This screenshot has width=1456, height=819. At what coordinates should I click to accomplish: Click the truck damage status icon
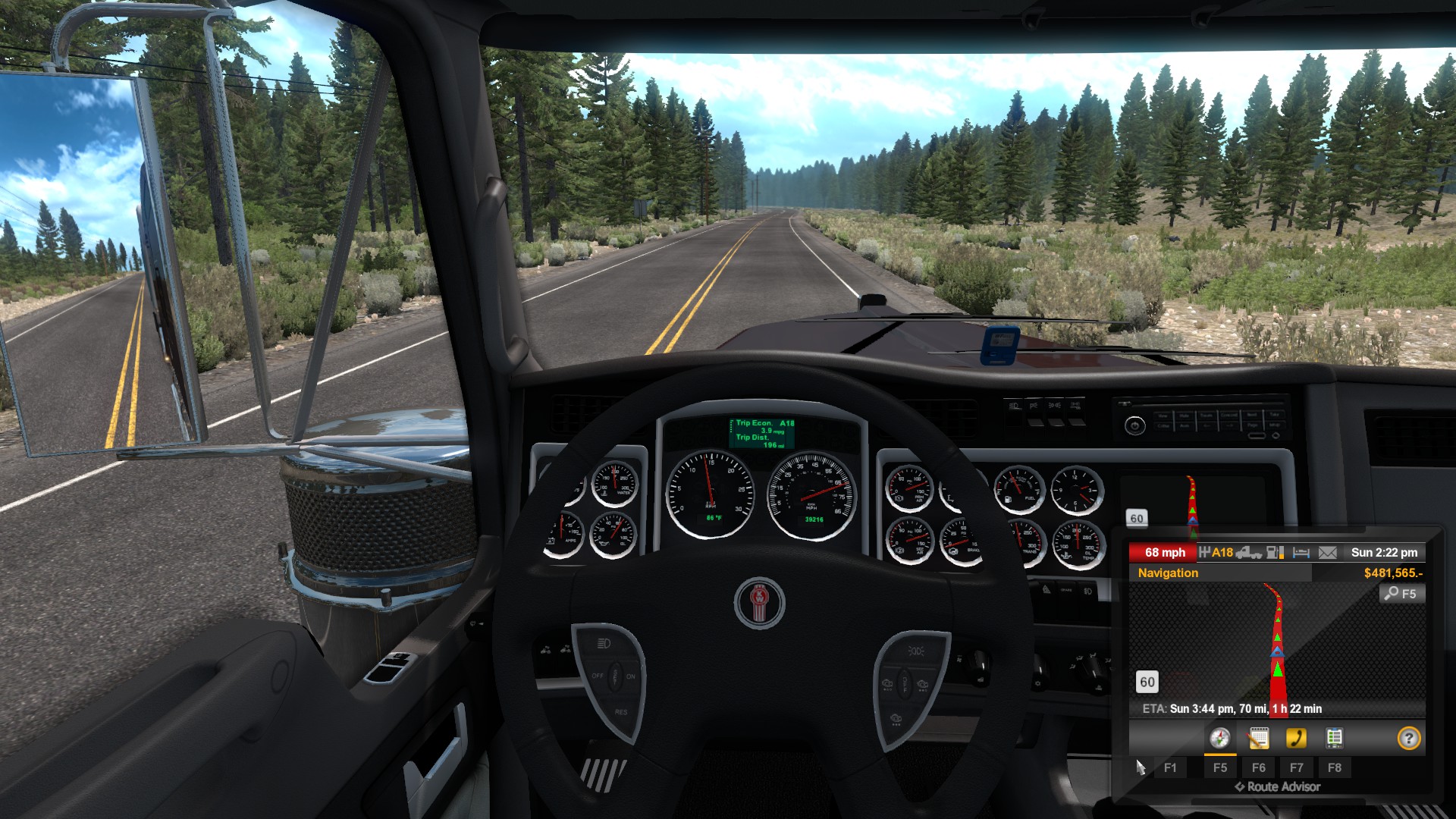click(x=1249, y=553)
